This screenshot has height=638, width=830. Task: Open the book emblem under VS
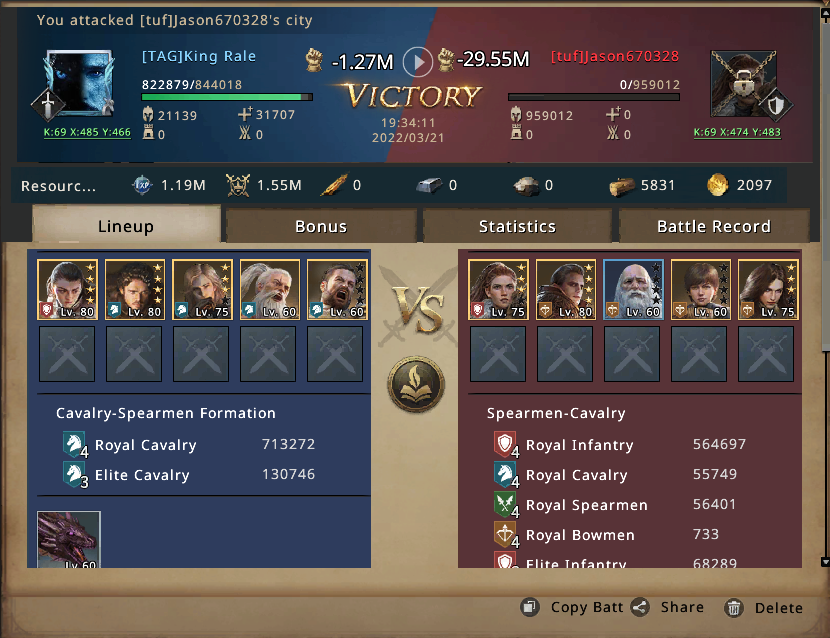[x=416, y=383]
